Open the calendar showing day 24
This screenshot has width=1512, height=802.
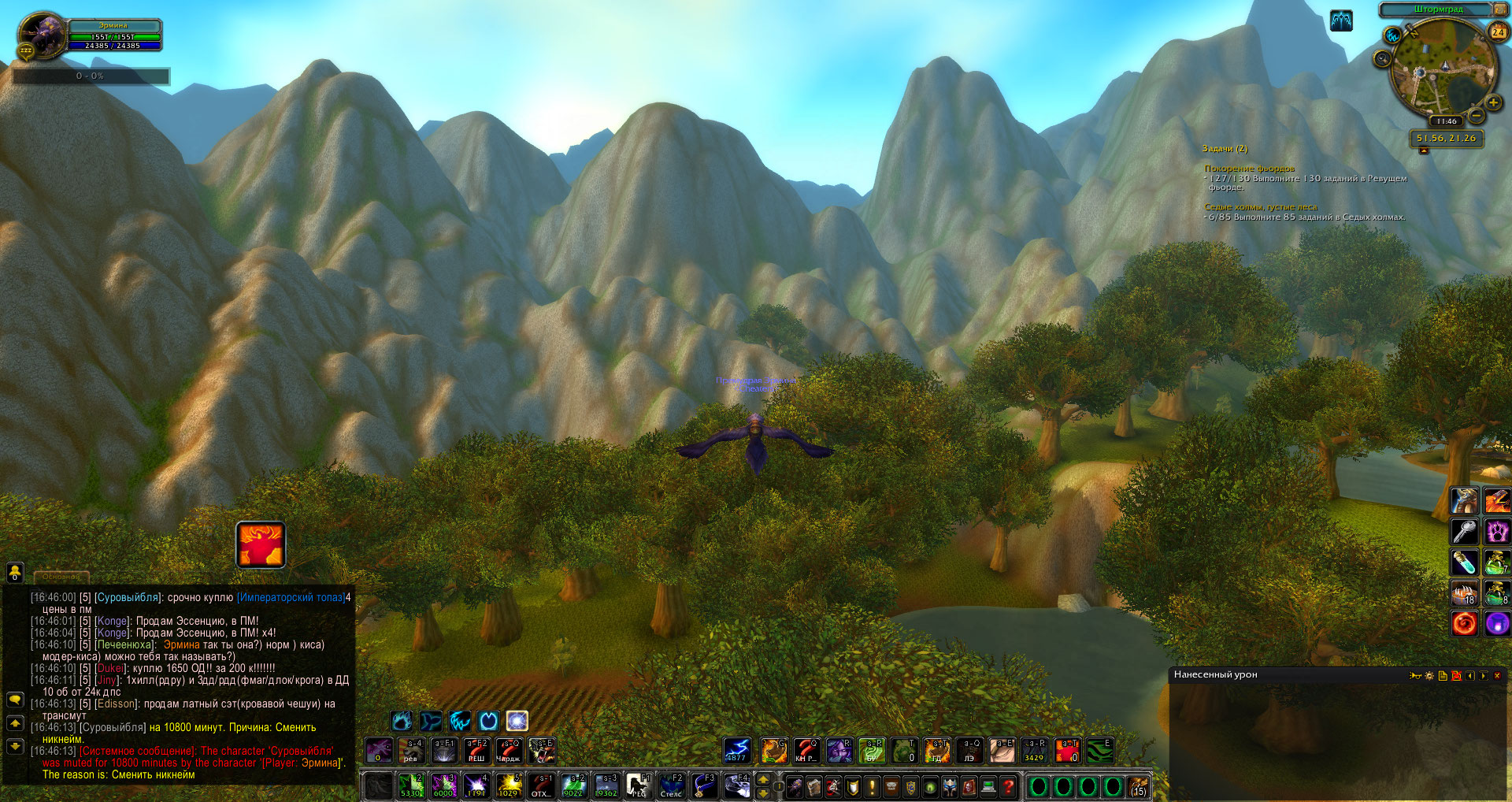pos(1498,32)
